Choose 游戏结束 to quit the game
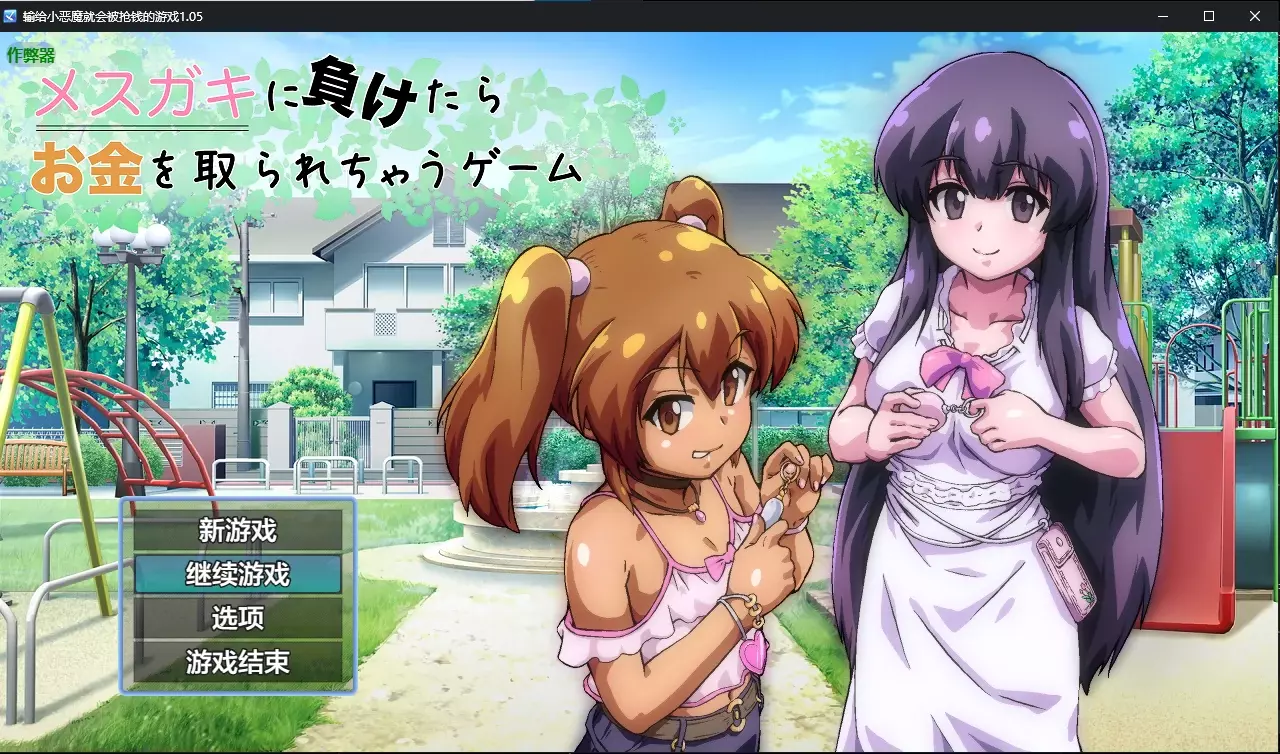1280x754 pixels. 238,662
